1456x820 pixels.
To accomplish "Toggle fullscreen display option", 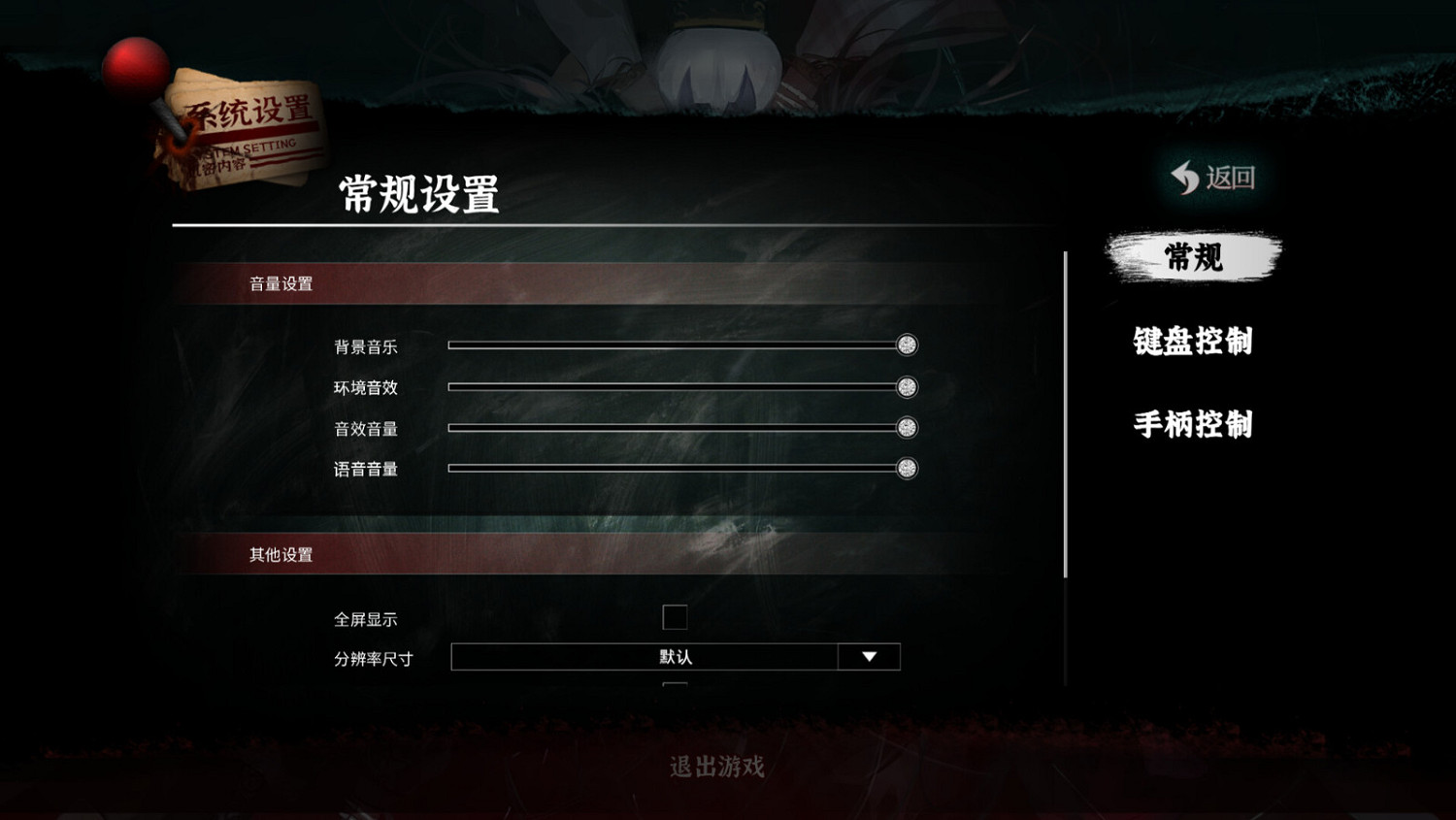I will pyautogui.click(x=675, y=617).
